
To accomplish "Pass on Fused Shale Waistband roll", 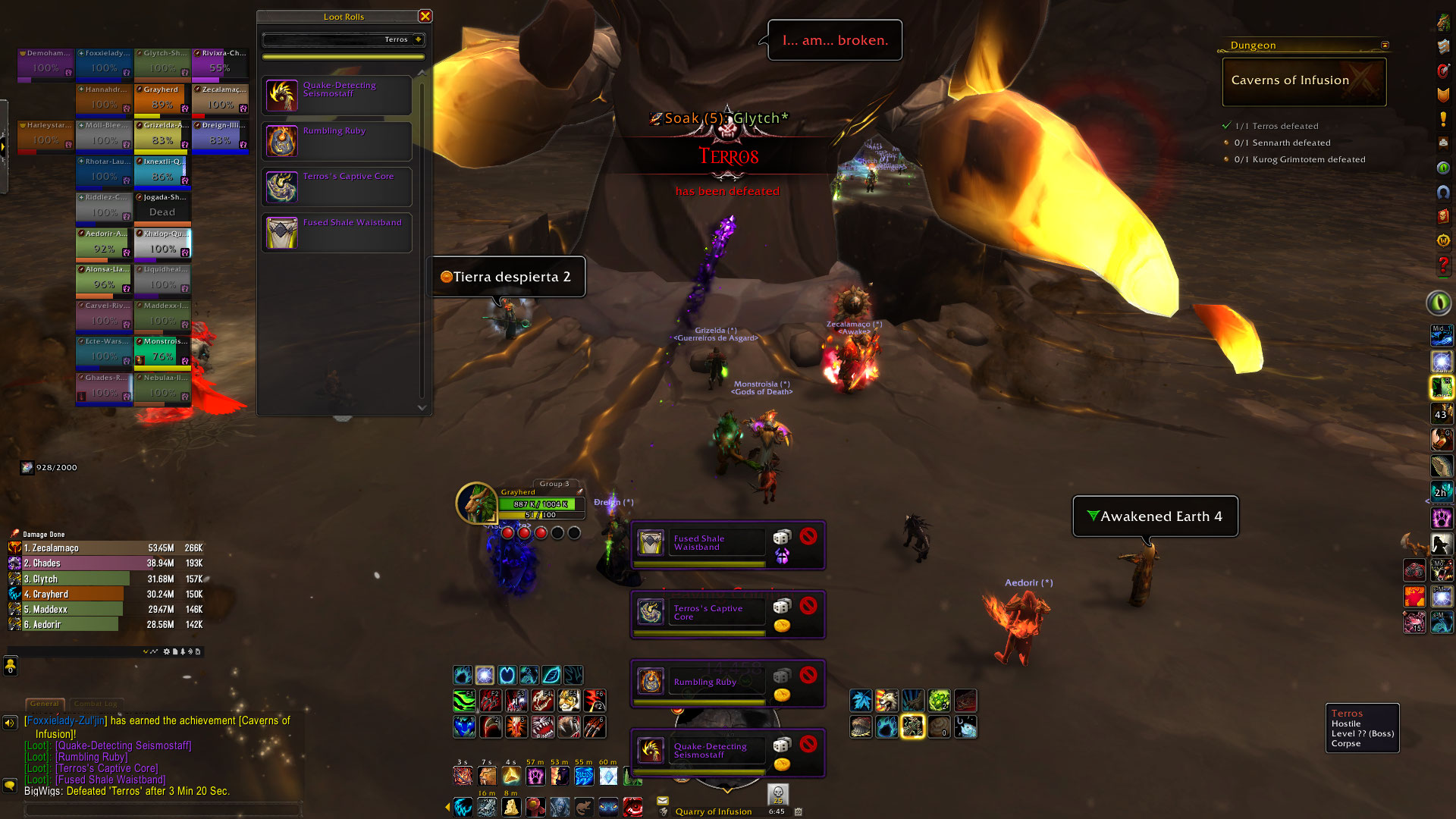I will (808, 536).
